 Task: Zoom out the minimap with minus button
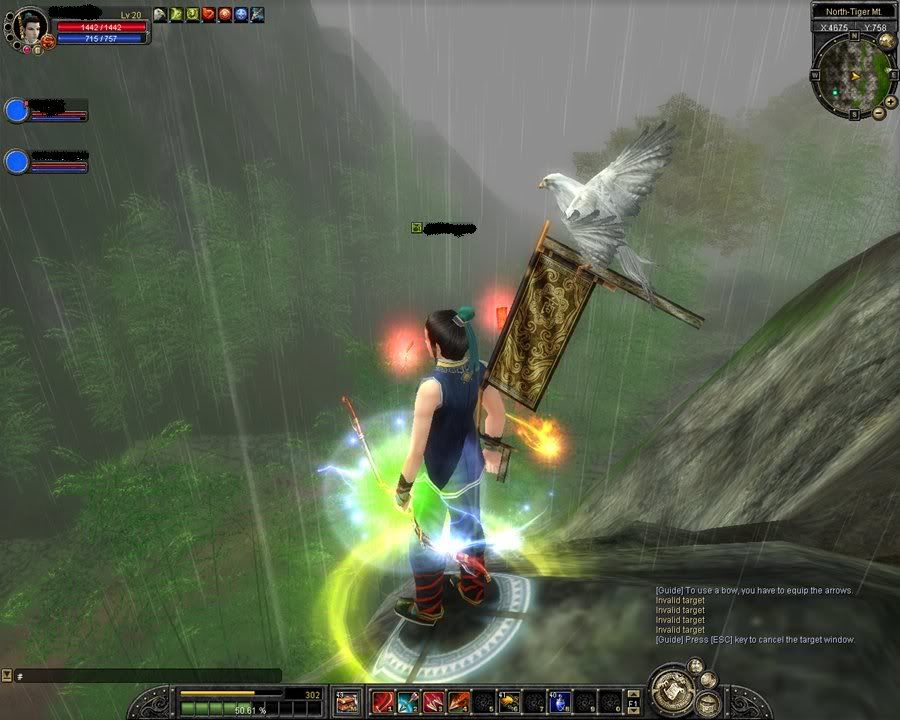click(x=878, y=113)
